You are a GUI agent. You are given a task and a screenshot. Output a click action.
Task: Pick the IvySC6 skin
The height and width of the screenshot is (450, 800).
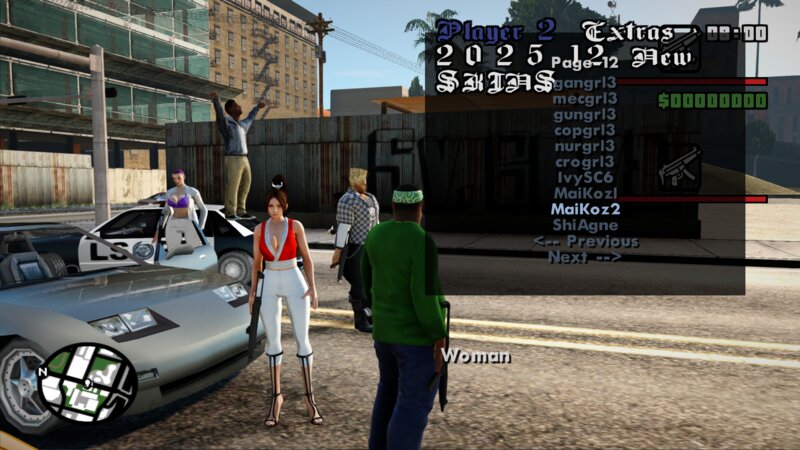[x=585, y=177]
